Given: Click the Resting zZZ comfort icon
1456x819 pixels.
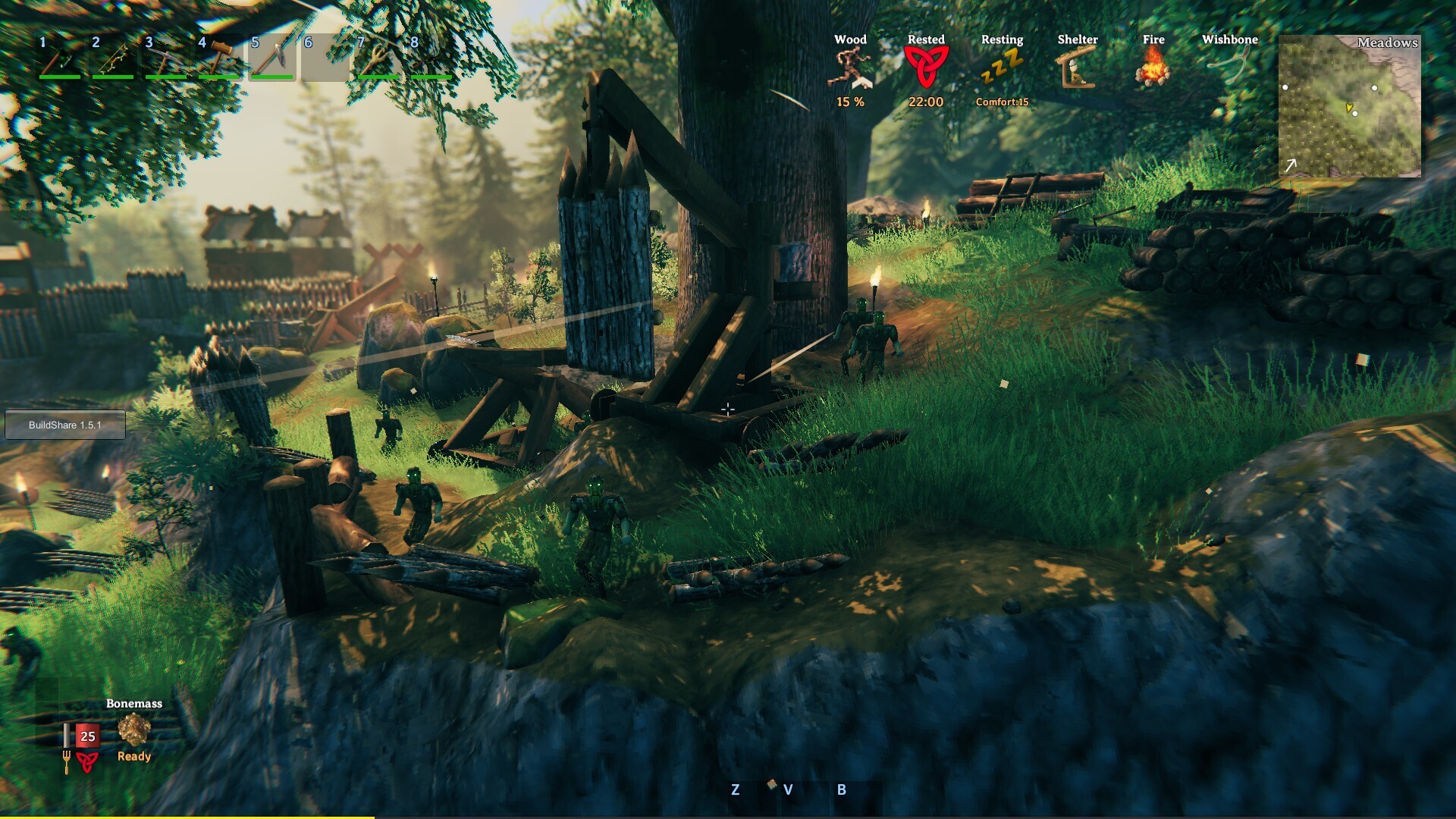Looking at the screenshot, I should [1001, 67].
